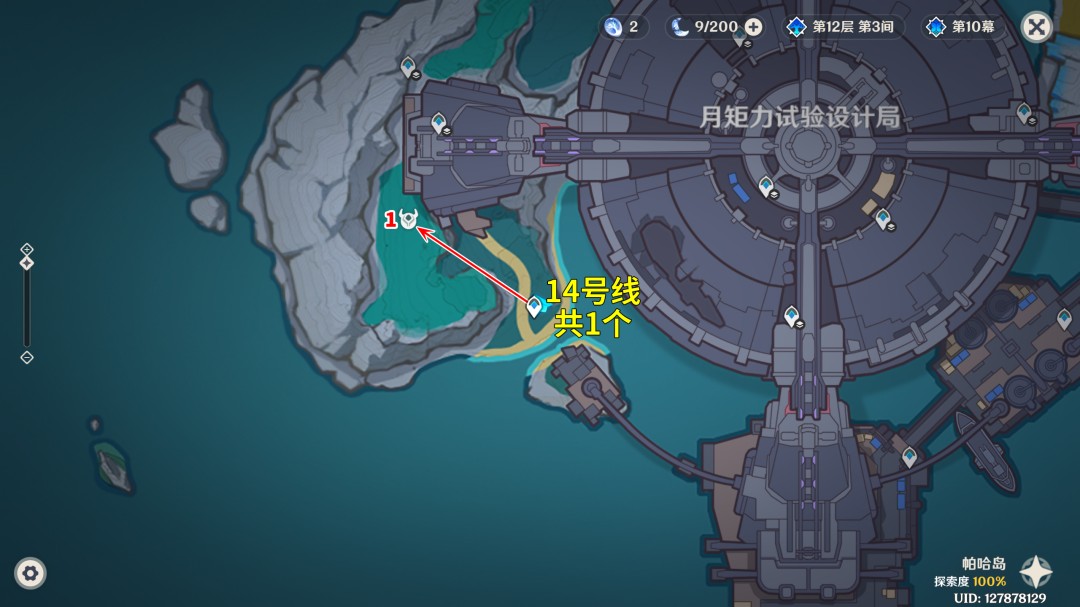The image size is (1080, 607).
Task: Close the map with the X button
Action: [1037, 27]
